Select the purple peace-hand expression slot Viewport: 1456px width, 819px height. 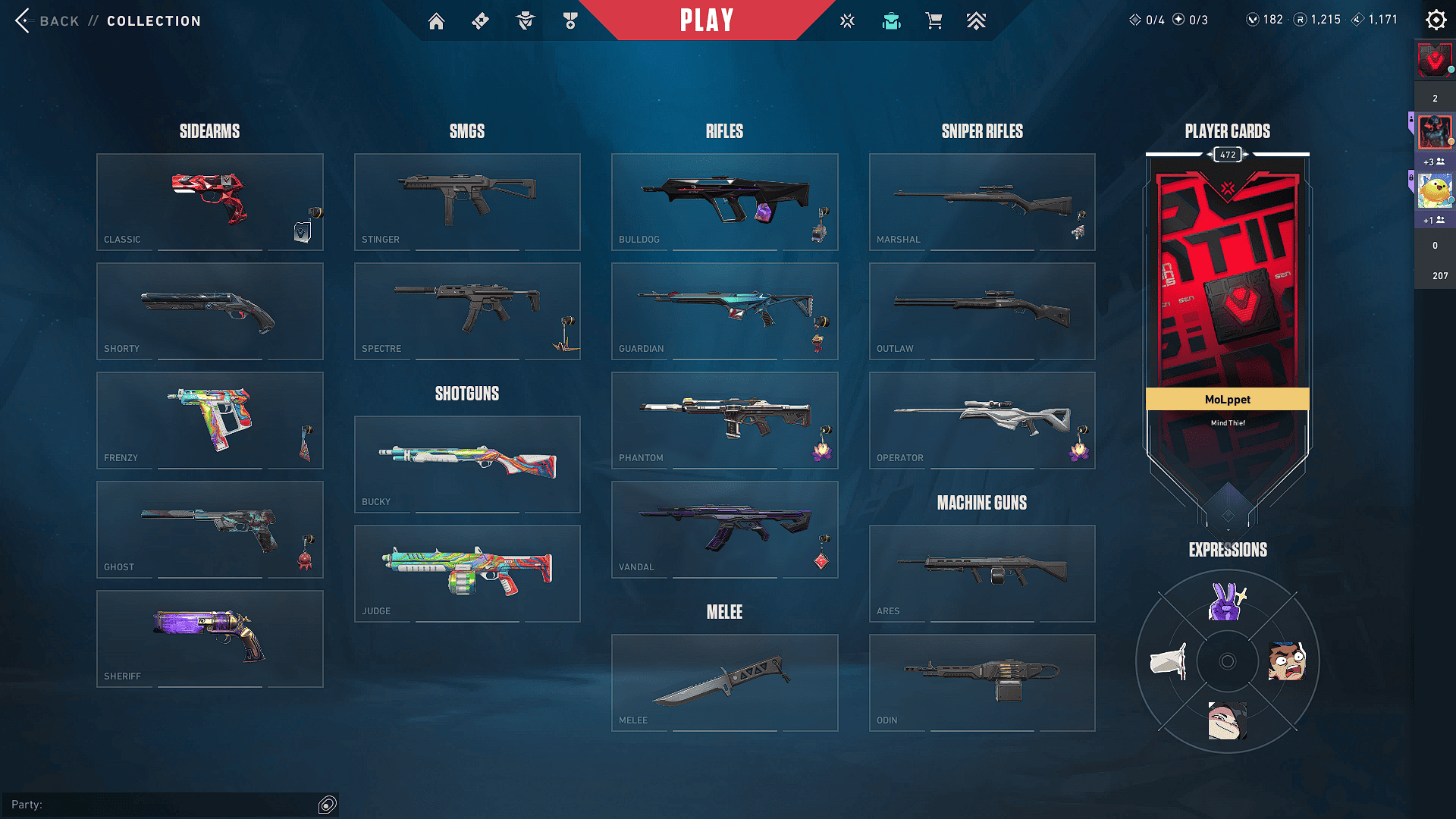(1227, 602)
